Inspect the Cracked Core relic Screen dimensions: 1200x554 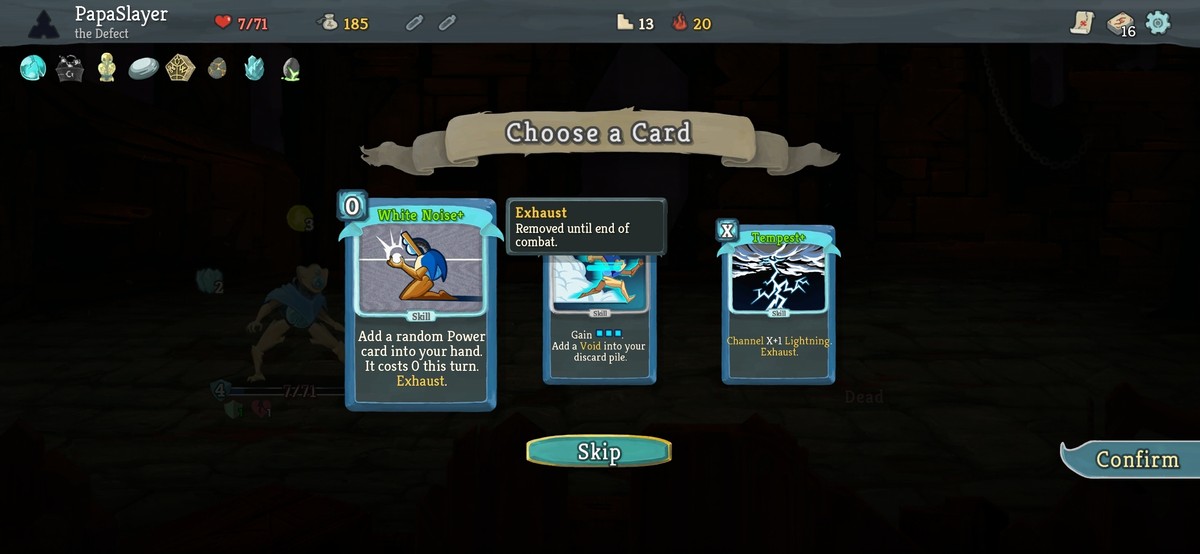pyautogui.click(x=33, y=68)
